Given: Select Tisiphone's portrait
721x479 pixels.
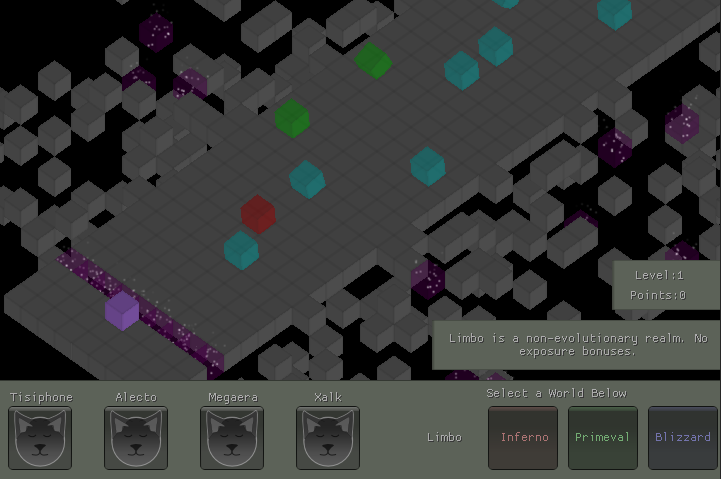Looking at the screenshot, I should (40, 438).
